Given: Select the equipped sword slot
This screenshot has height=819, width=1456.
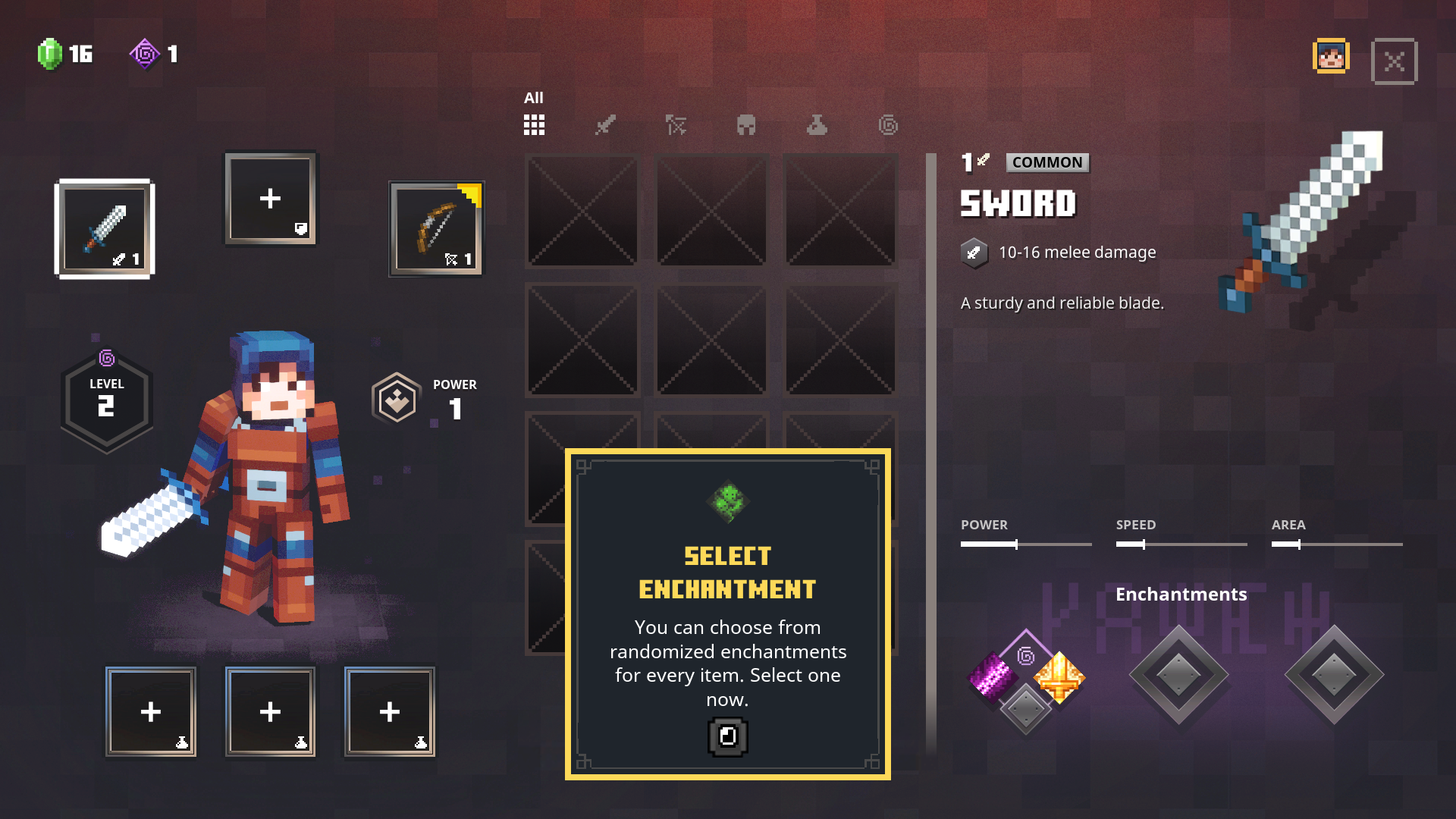Looking at the screenshot, I should coord(105,229).
